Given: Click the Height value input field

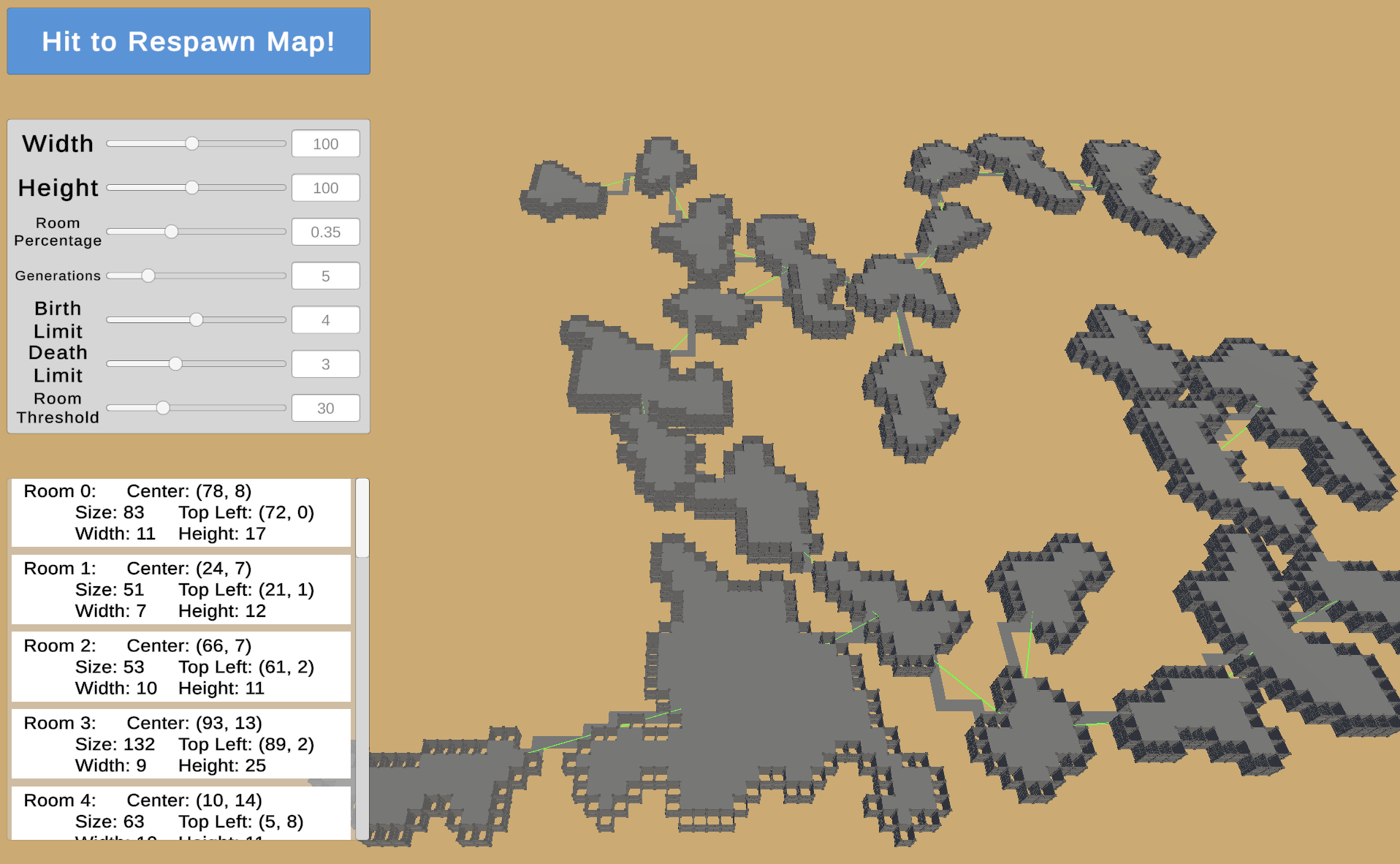Looking at the screenshot, I should 325,188.
